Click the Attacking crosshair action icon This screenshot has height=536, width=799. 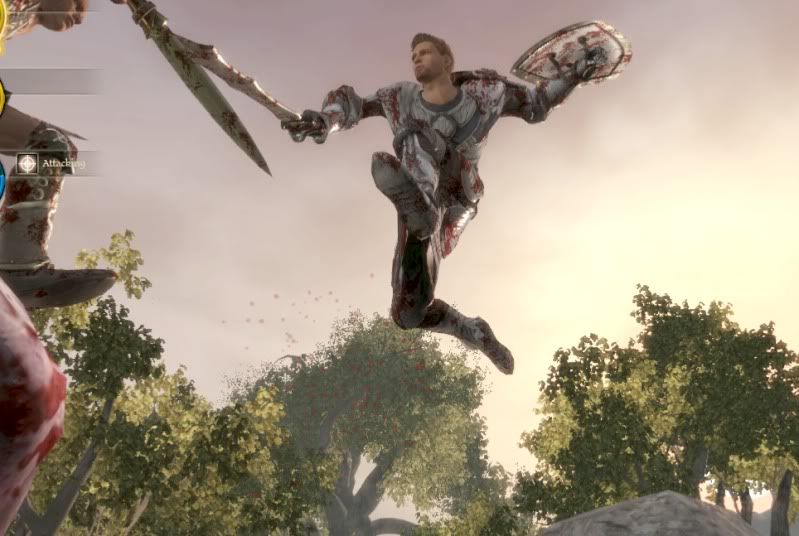(26, 163)
